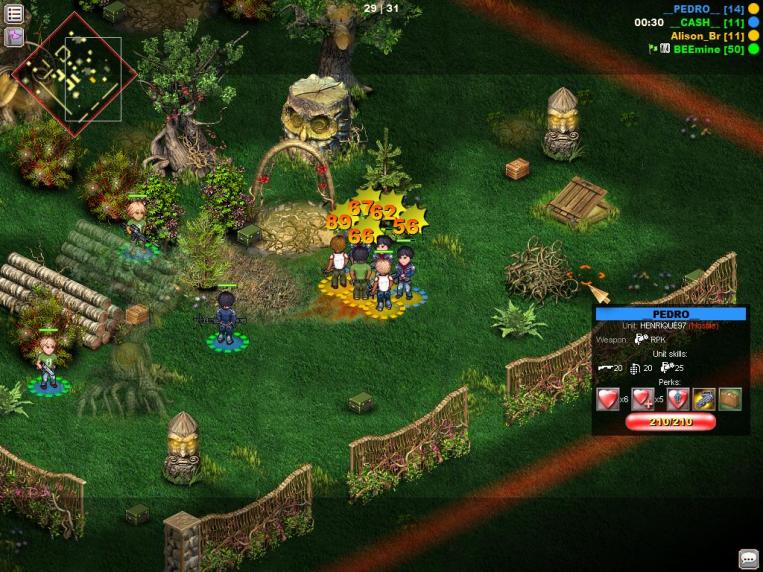Open the chat speech bubble
The height and width of the screenshot is (572, 763).
coord(748,559)
